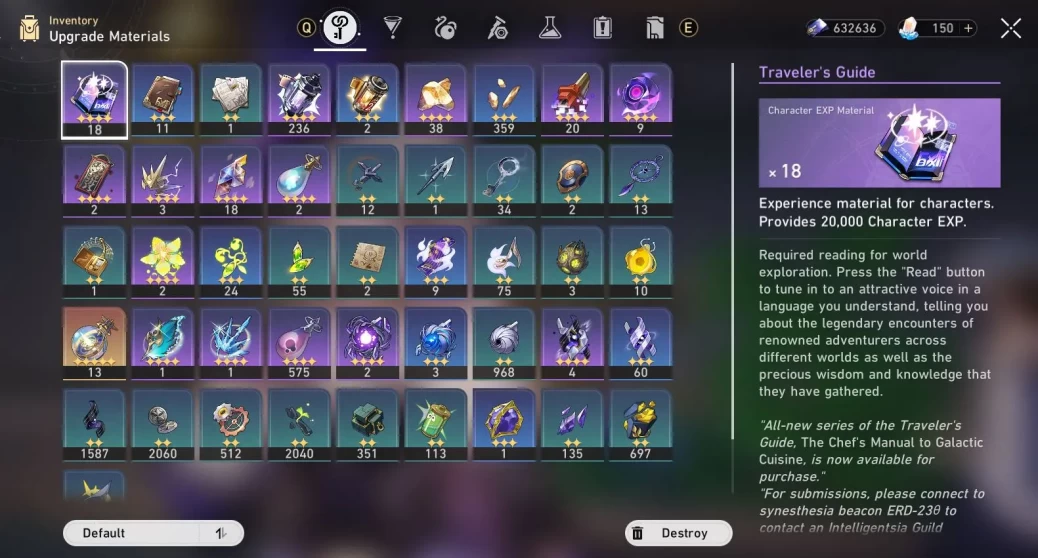Select the key item with count 34
This screenshot has width=1038, height=558.
[504, 180]
